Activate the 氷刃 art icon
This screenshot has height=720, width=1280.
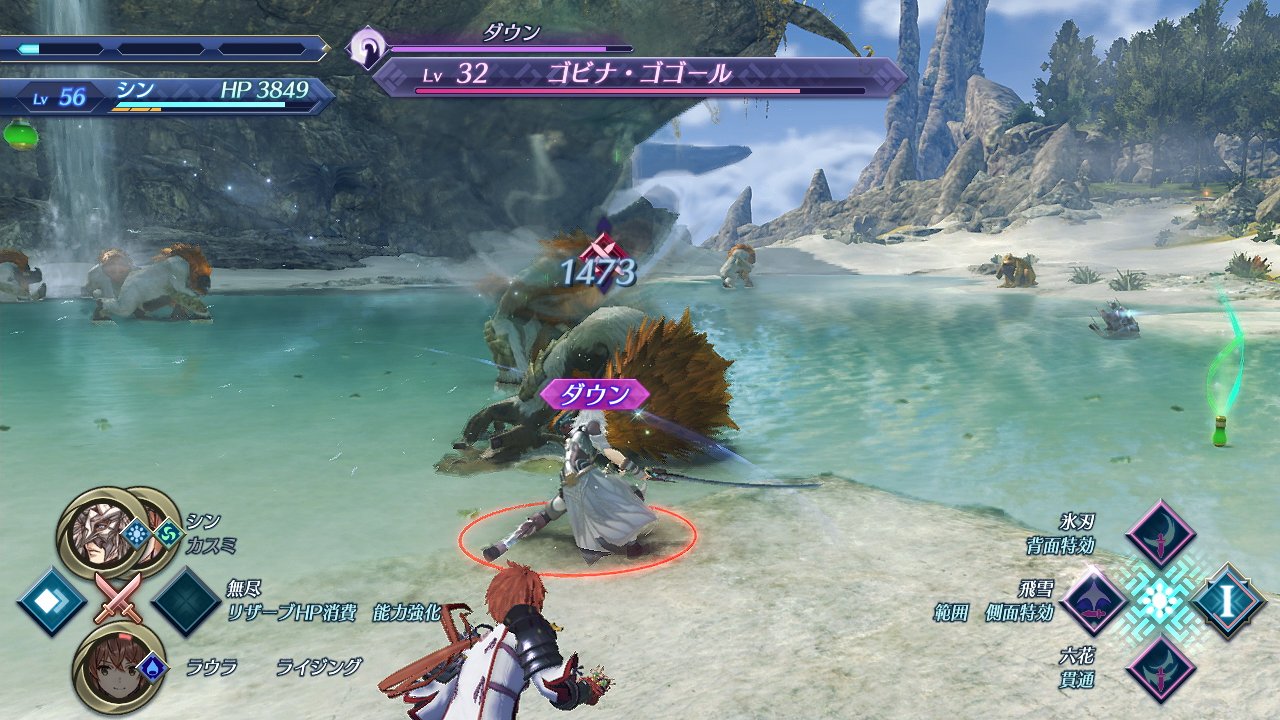pos(1160,535)
